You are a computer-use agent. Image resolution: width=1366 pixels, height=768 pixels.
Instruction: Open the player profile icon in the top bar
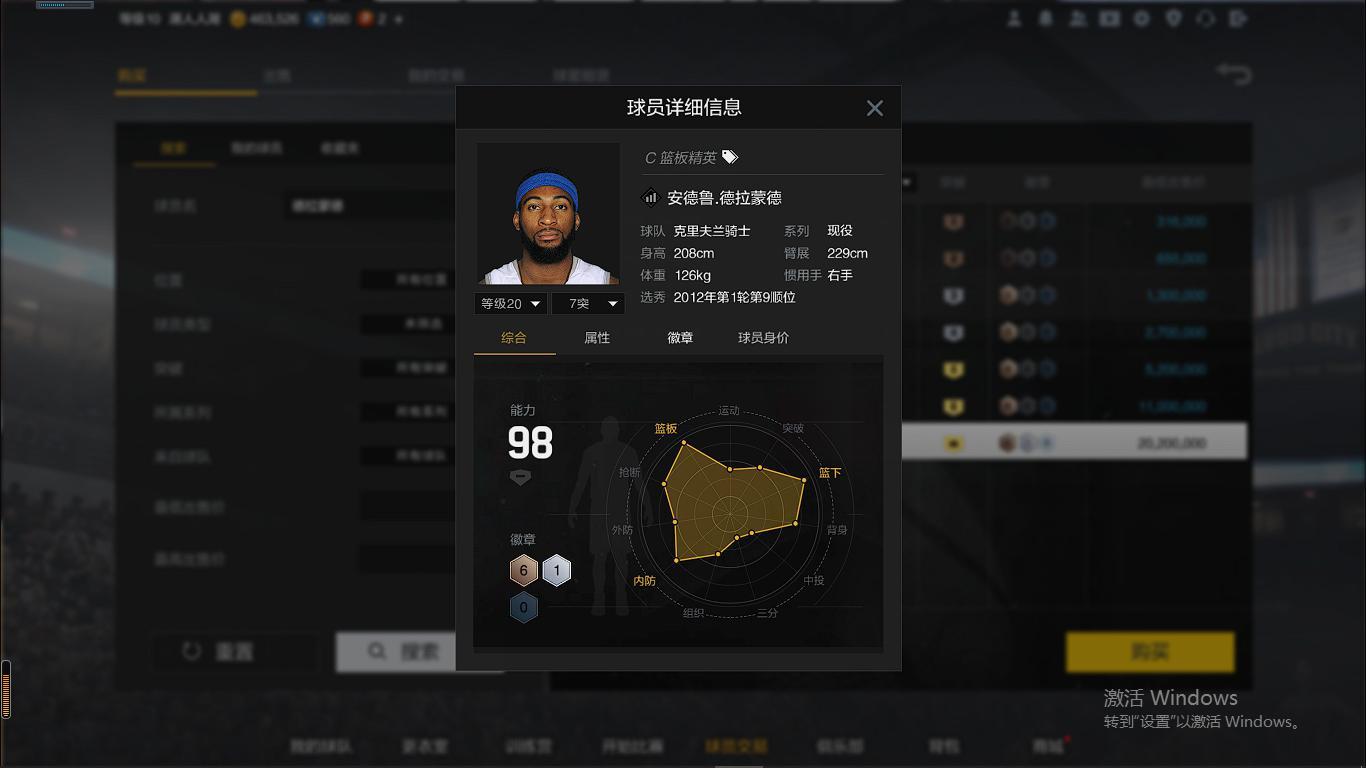(1013, 18)
